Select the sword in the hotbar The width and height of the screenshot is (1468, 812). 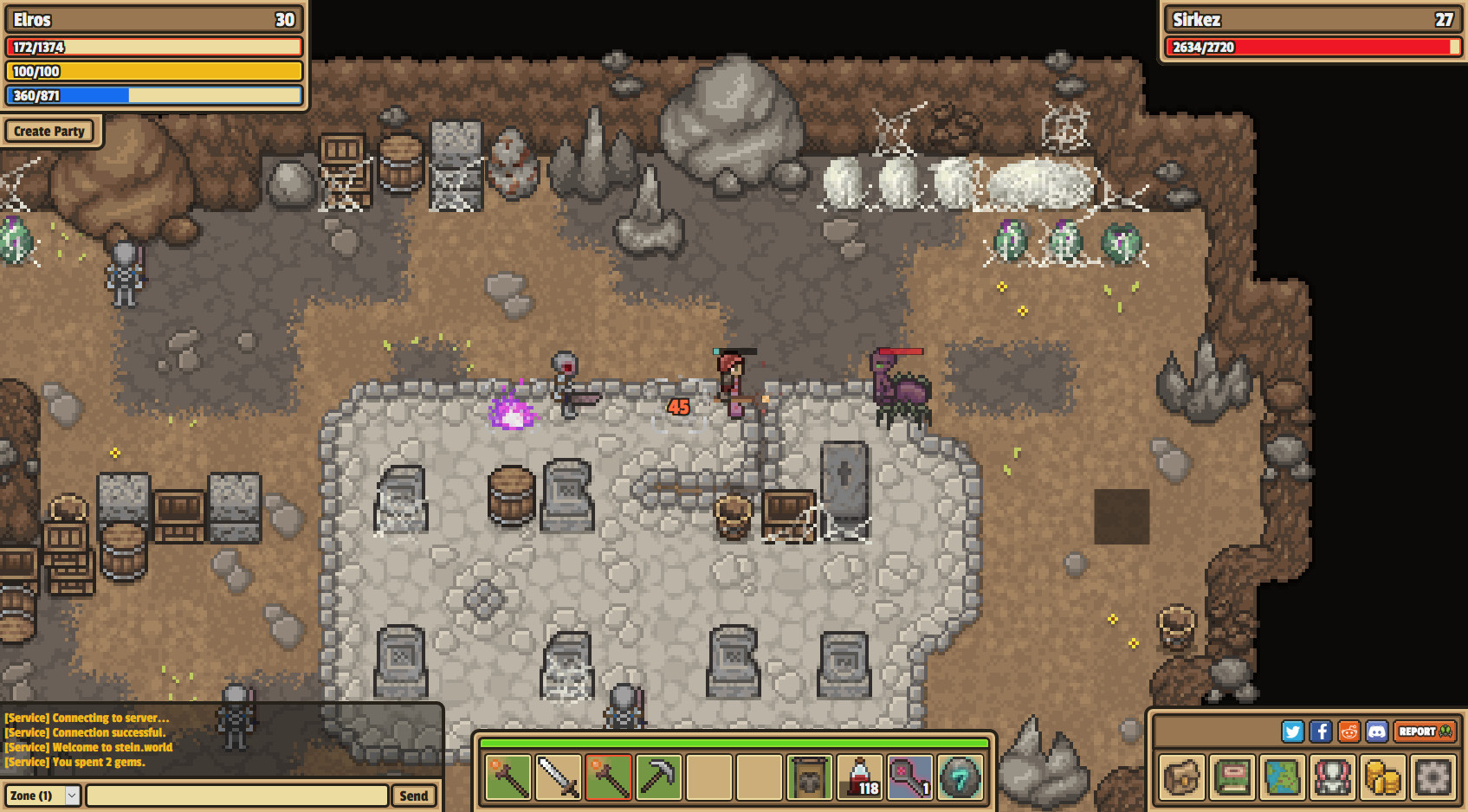[559, 777]
